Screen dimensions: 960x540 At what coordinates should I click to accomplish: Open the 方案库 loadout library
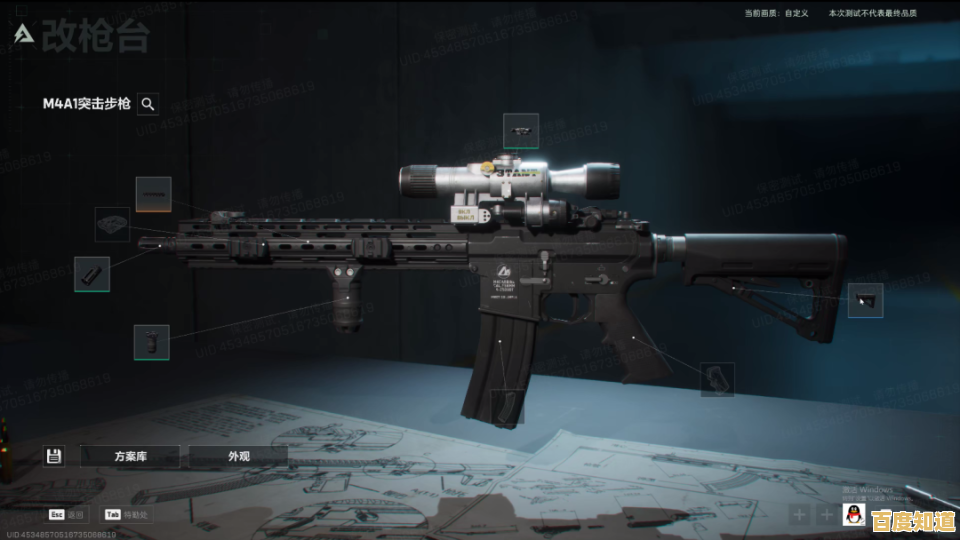click(130, 456)
